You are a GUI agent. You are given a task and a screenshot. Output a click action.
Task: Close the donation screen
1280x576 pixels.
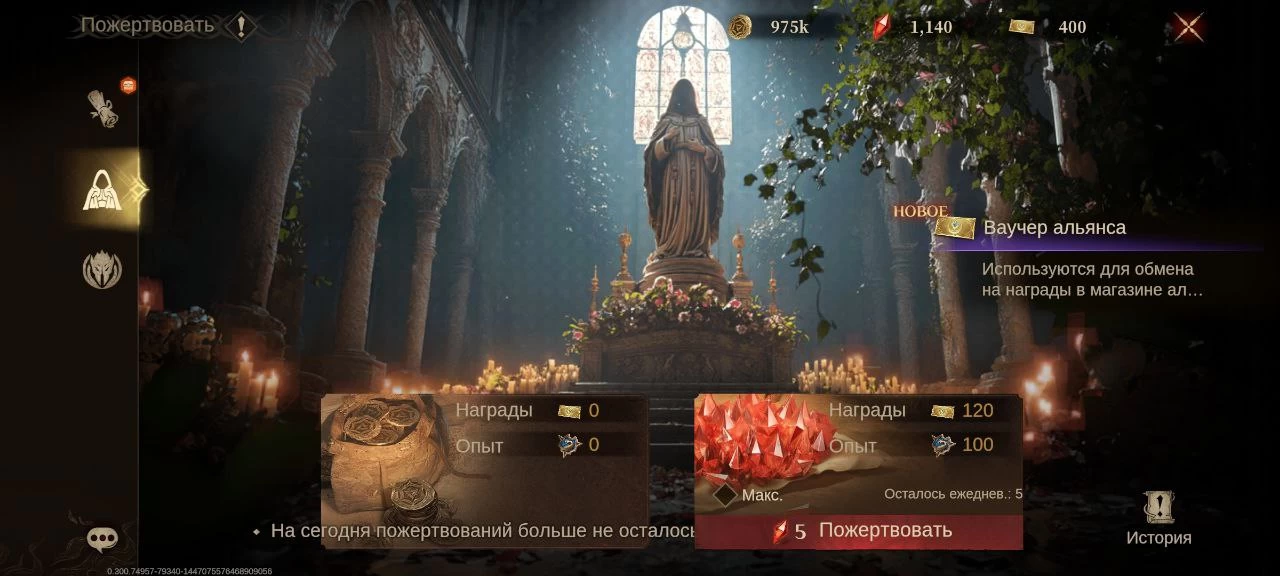coord(1188,27)
